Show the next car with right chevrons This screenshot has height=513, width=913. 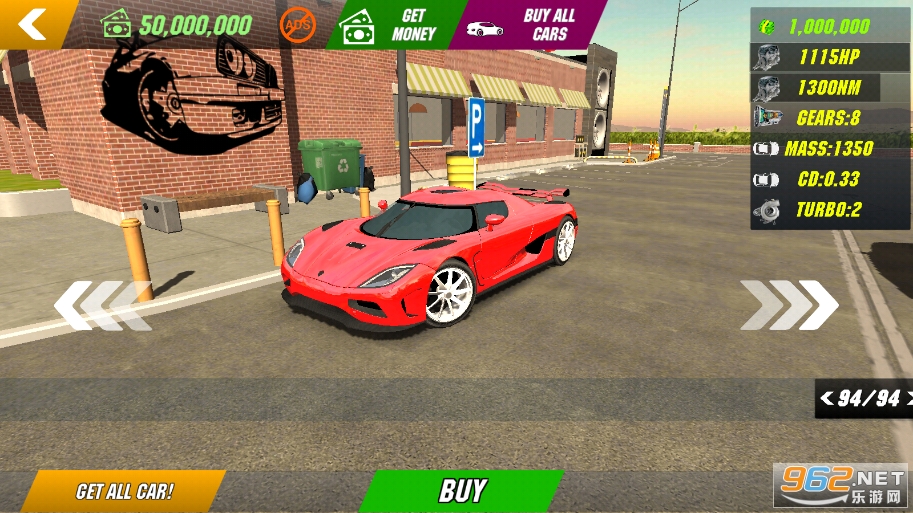pos(789,304)
